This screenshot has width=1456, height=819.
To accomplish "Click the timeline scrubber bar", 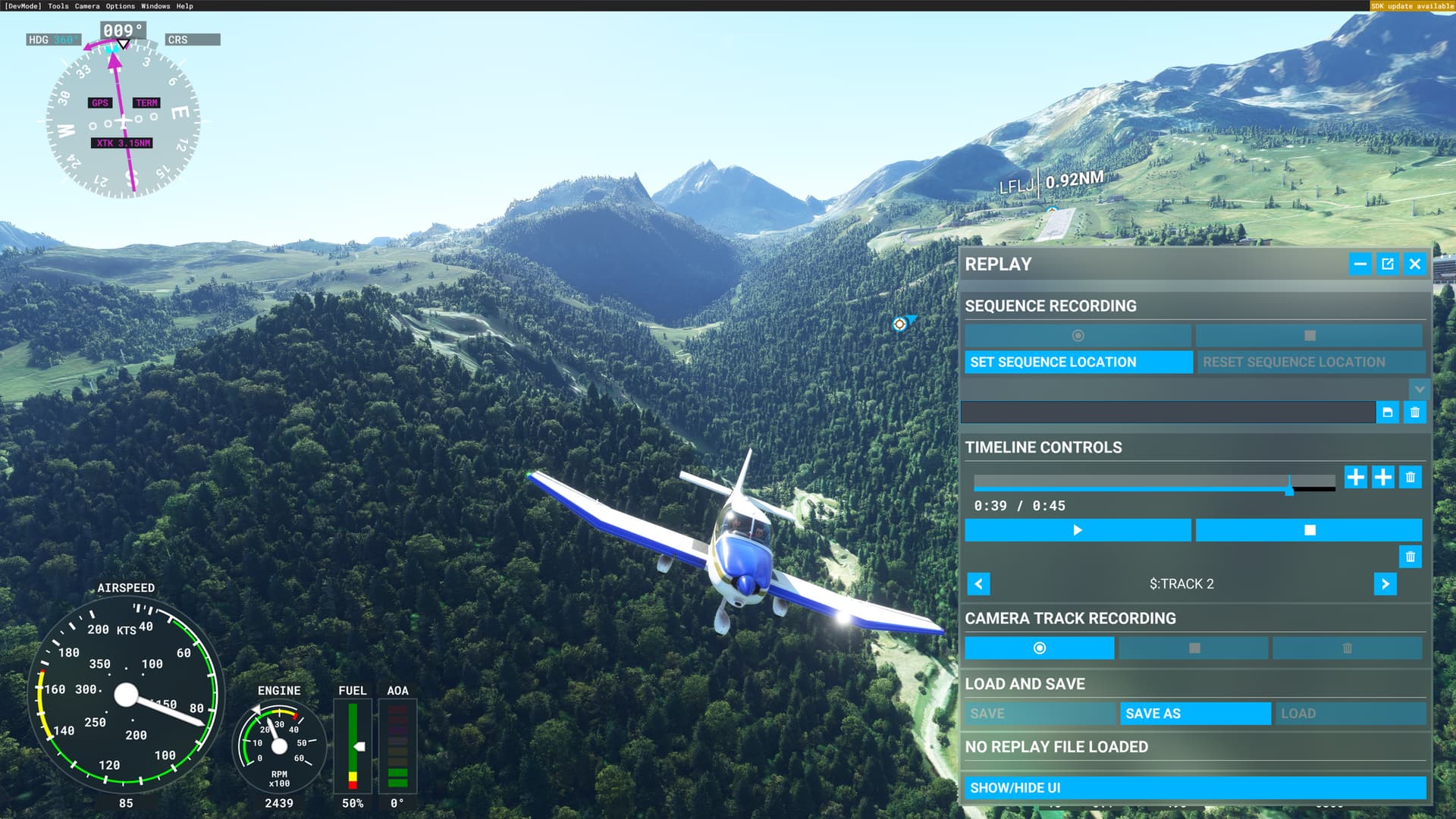I will point(1153,482).
